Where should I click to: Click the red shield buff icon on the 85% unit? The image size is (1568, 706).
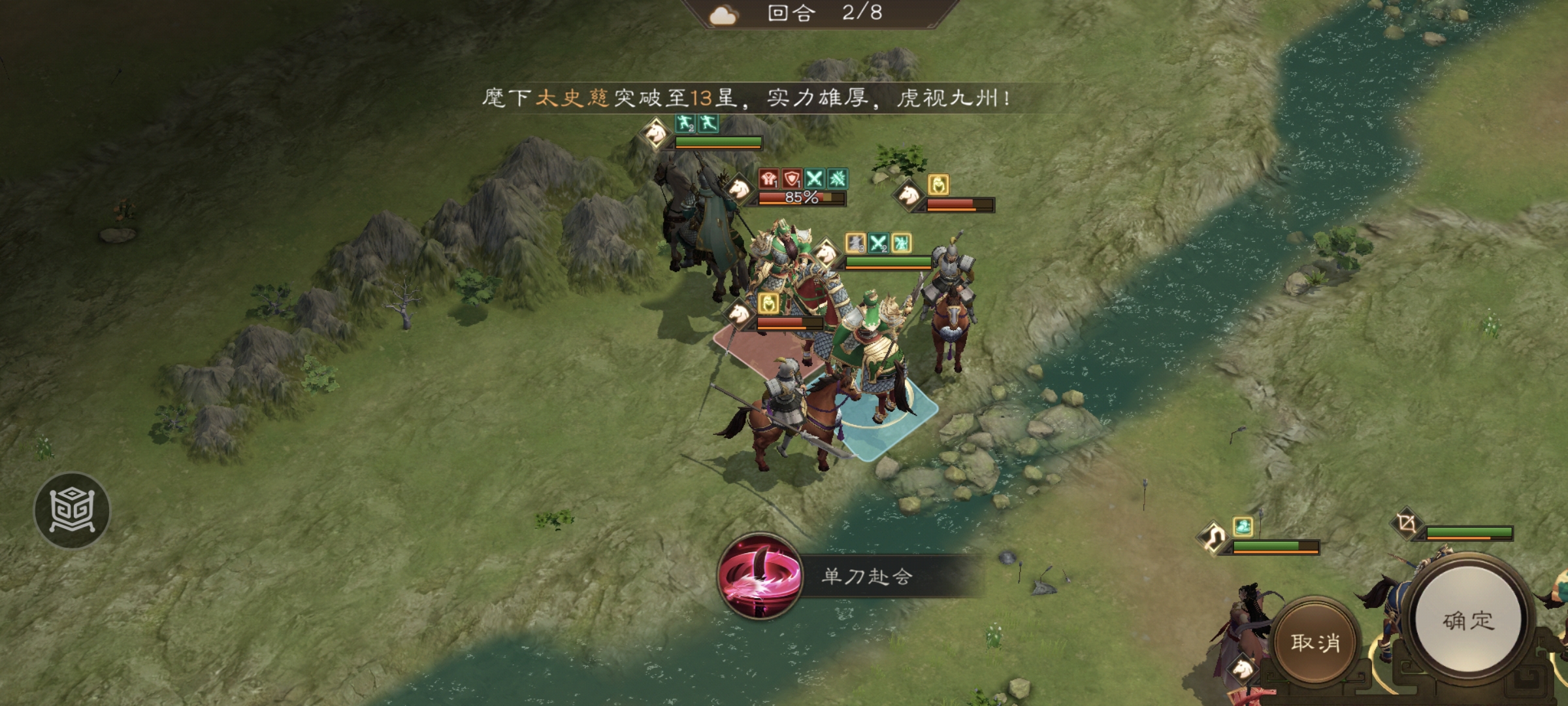point(791,179)
